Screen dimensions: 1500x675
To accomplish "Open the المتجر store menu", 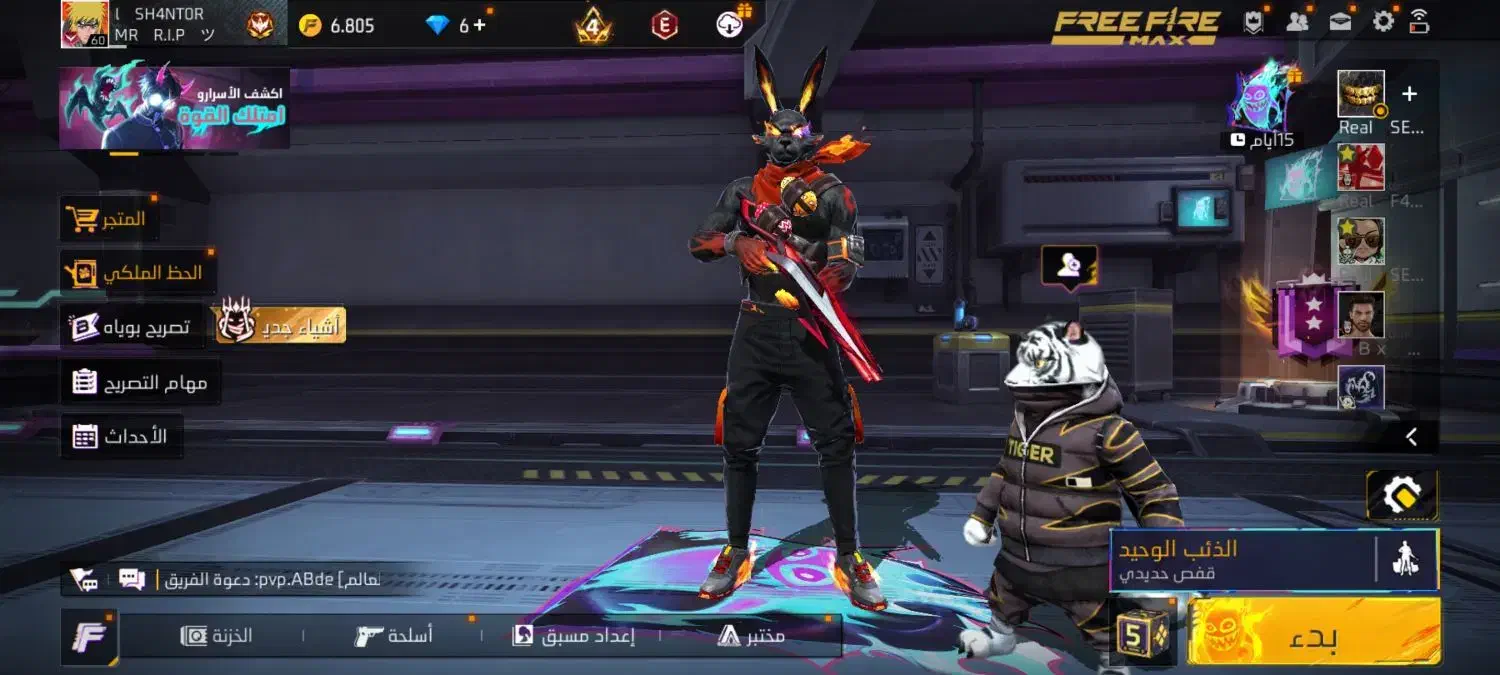I will click(107, 218).
